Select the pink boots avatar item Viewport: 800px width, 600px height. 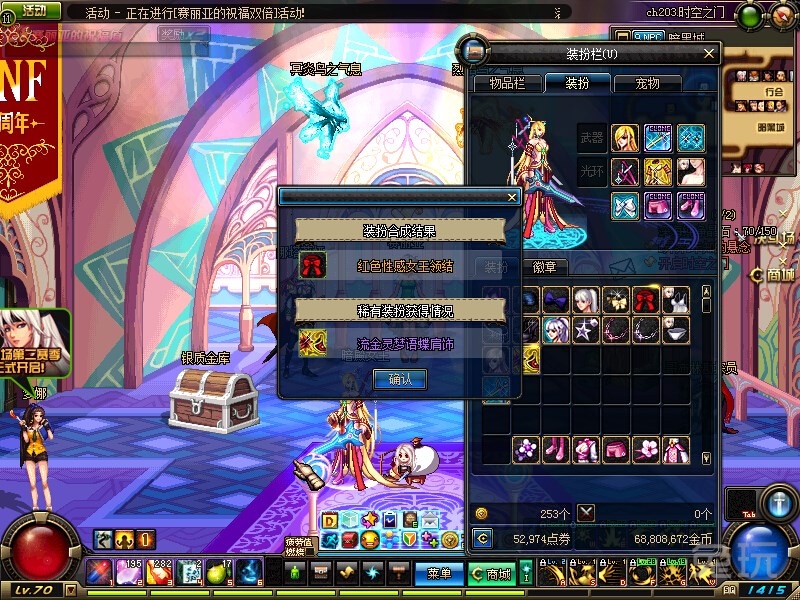pyautogui.click(x=556, y=450)
